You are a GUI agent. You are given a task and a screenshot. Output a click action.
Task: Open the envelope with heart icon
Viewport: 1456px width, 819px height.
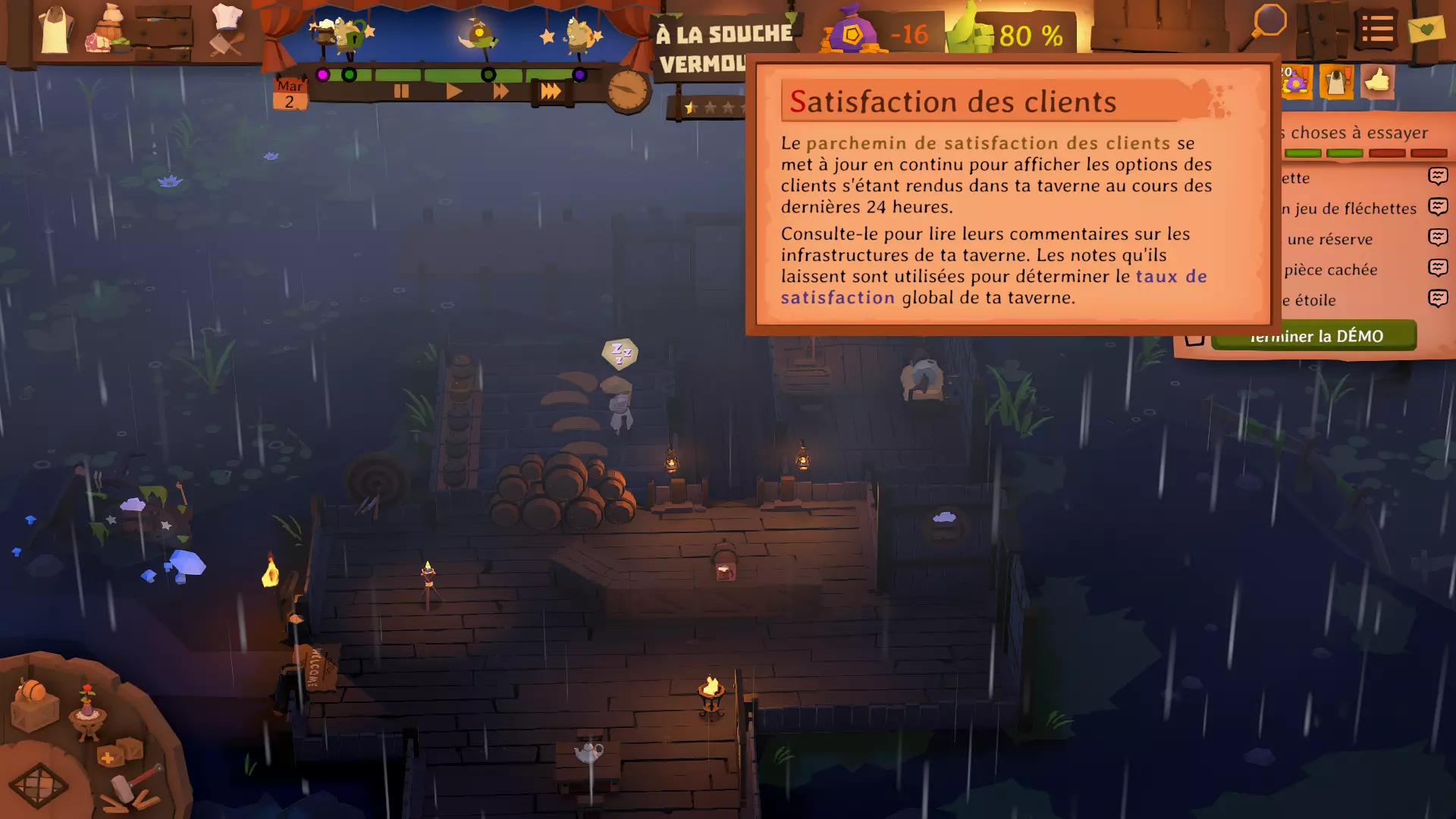tap(1426, 30)
